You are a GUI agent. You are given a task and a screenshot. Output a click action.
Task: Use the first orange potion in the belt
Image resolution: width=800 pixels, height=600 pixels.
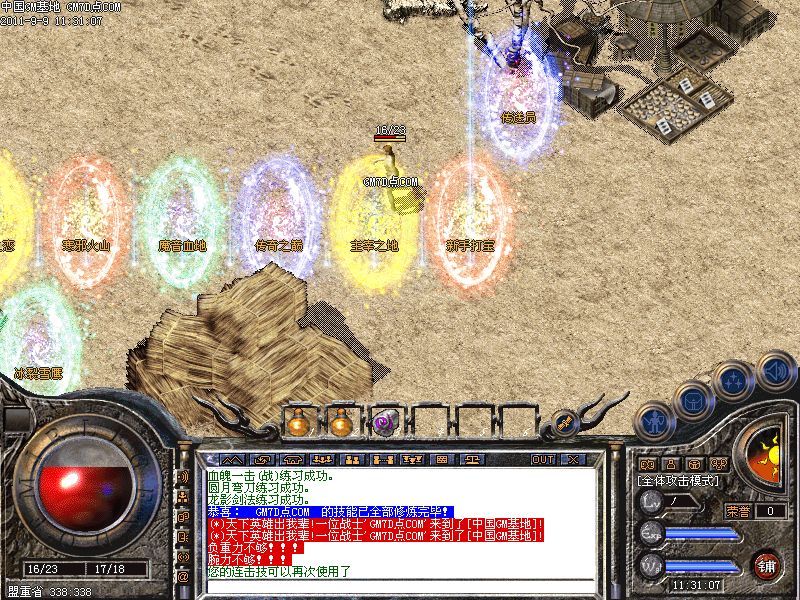click(x=297, y=423)
